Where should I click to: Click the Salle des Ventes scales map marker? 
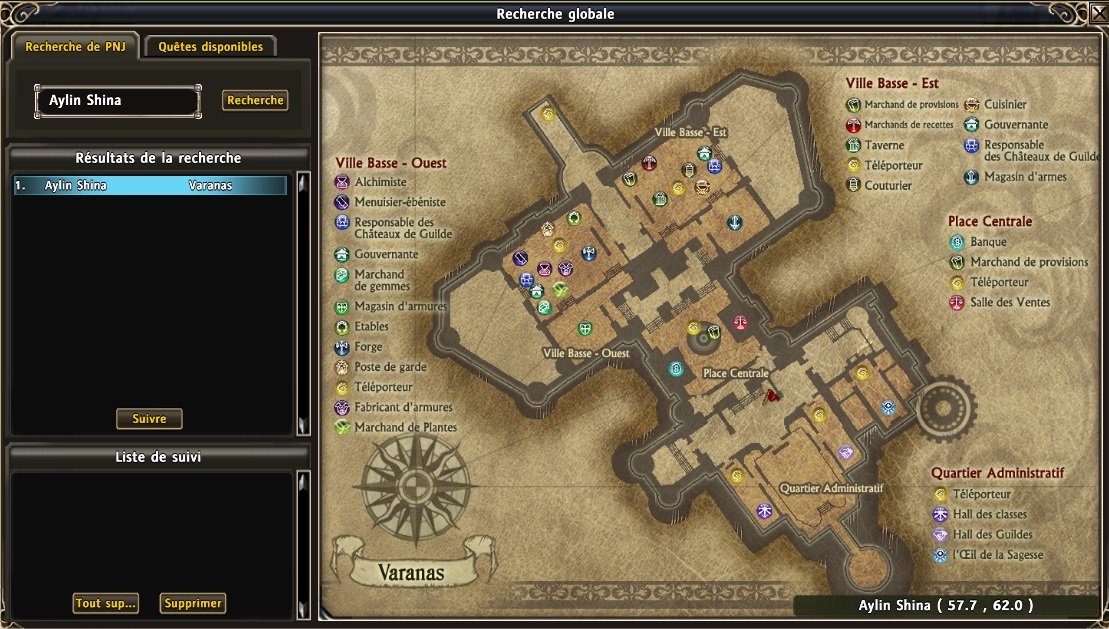click(740, 323)
